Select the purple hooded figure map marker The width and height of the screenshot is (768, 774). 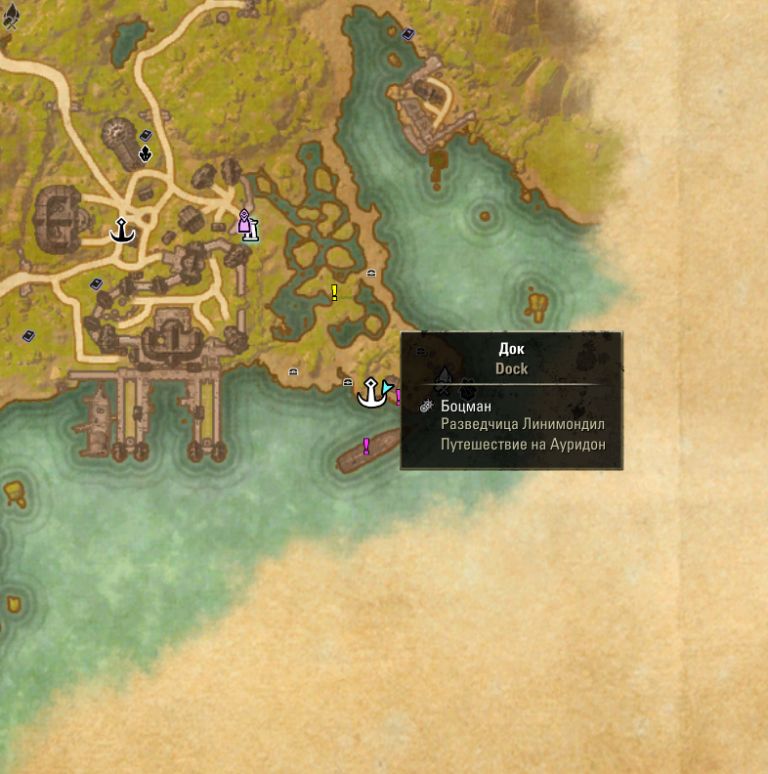tap(244, 221)
